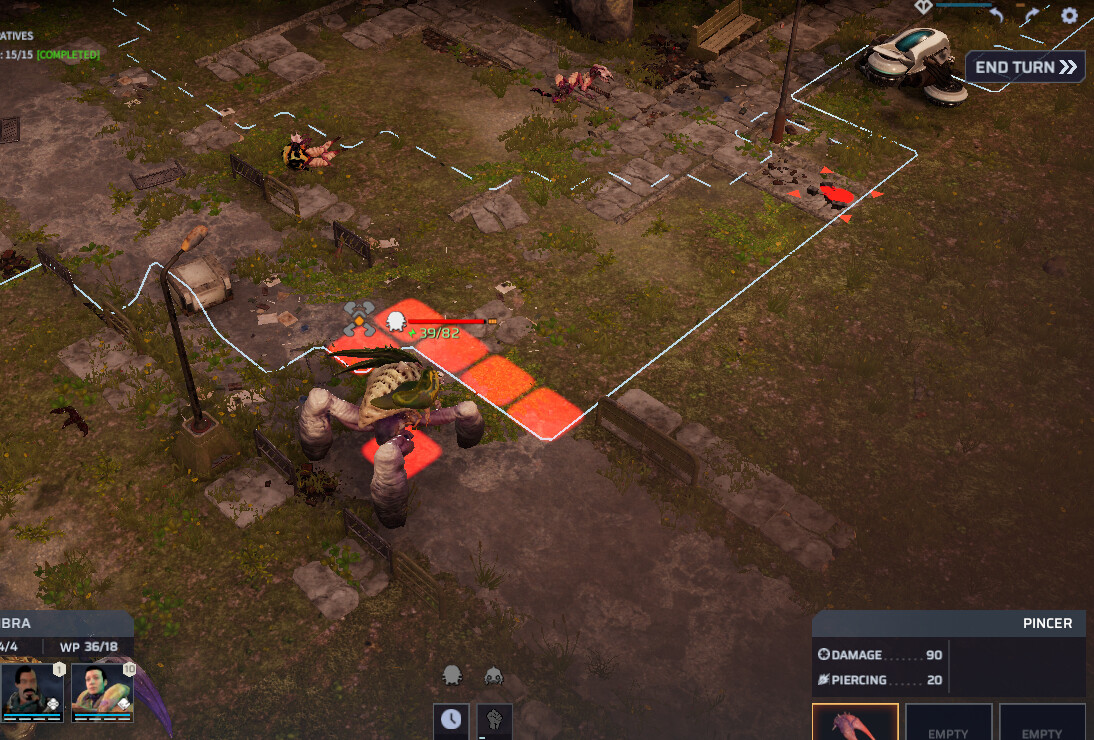End the current turn
This screenshot has width=1094, height=740.
[1025, 67]
